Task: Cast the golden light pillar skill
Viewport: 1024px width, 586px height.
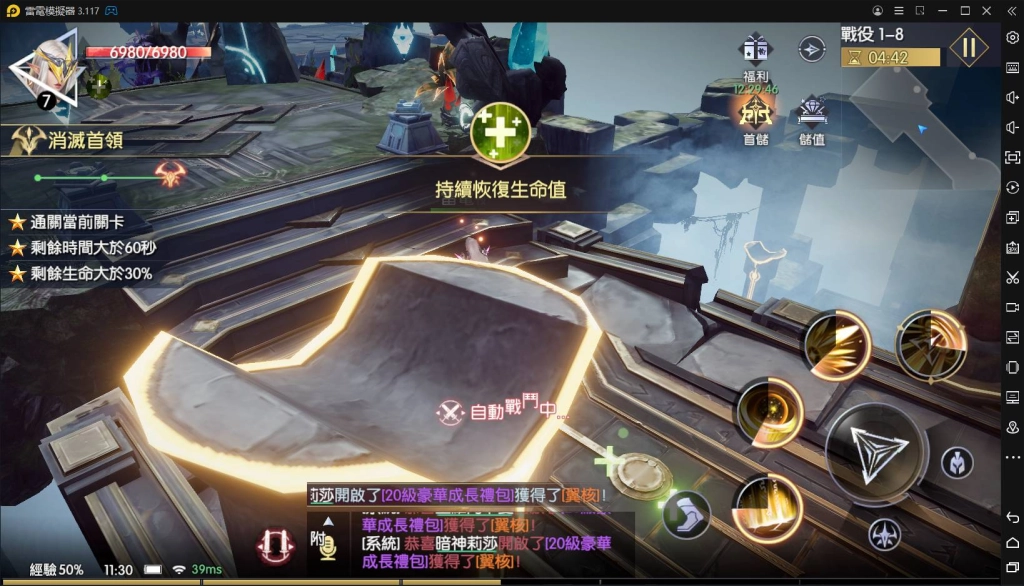Action: tap(768, 508)
